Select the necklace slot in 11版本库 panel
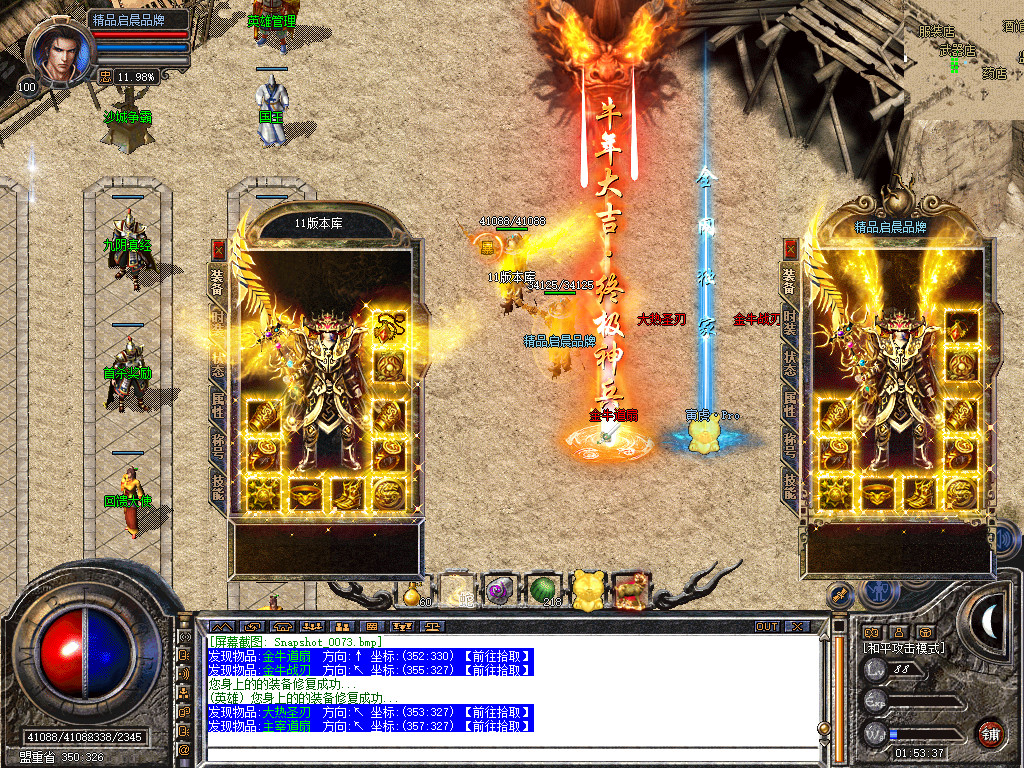This screenshot has width=1024, height=768. tap(389, 326)
